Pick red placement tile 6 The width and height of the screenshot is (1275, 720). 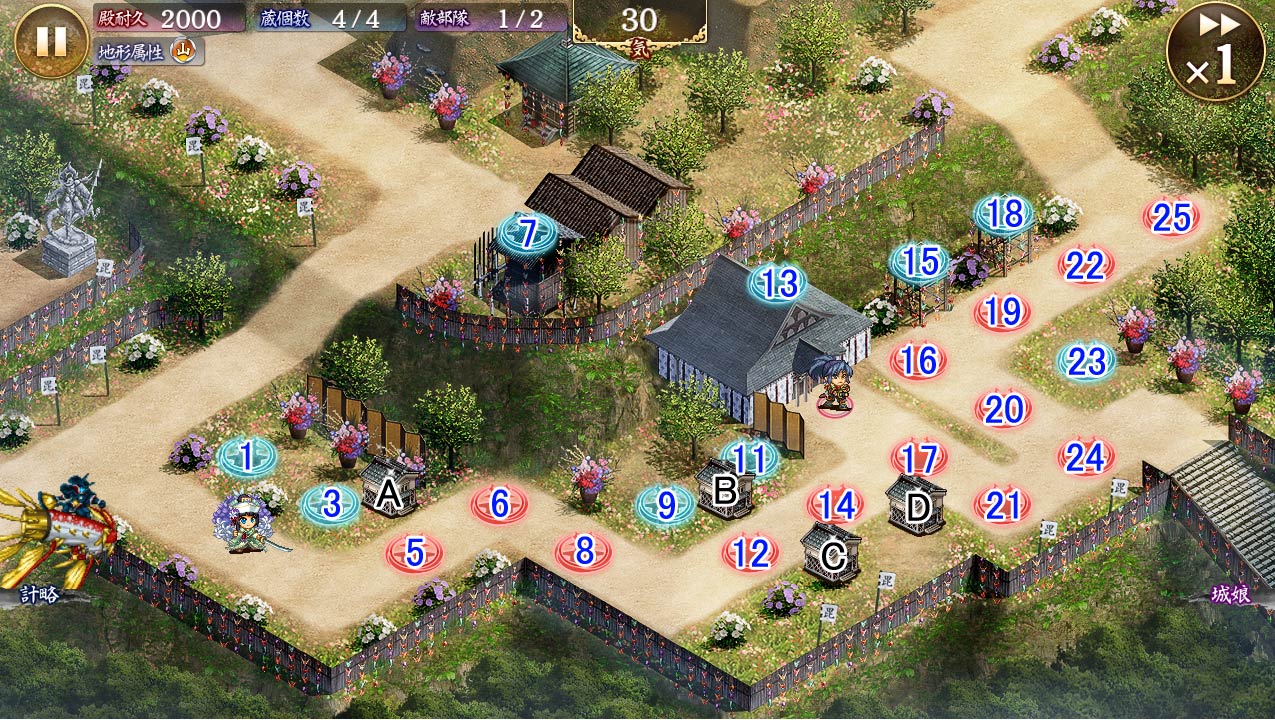pyautogui.click(x=500, y=505)
